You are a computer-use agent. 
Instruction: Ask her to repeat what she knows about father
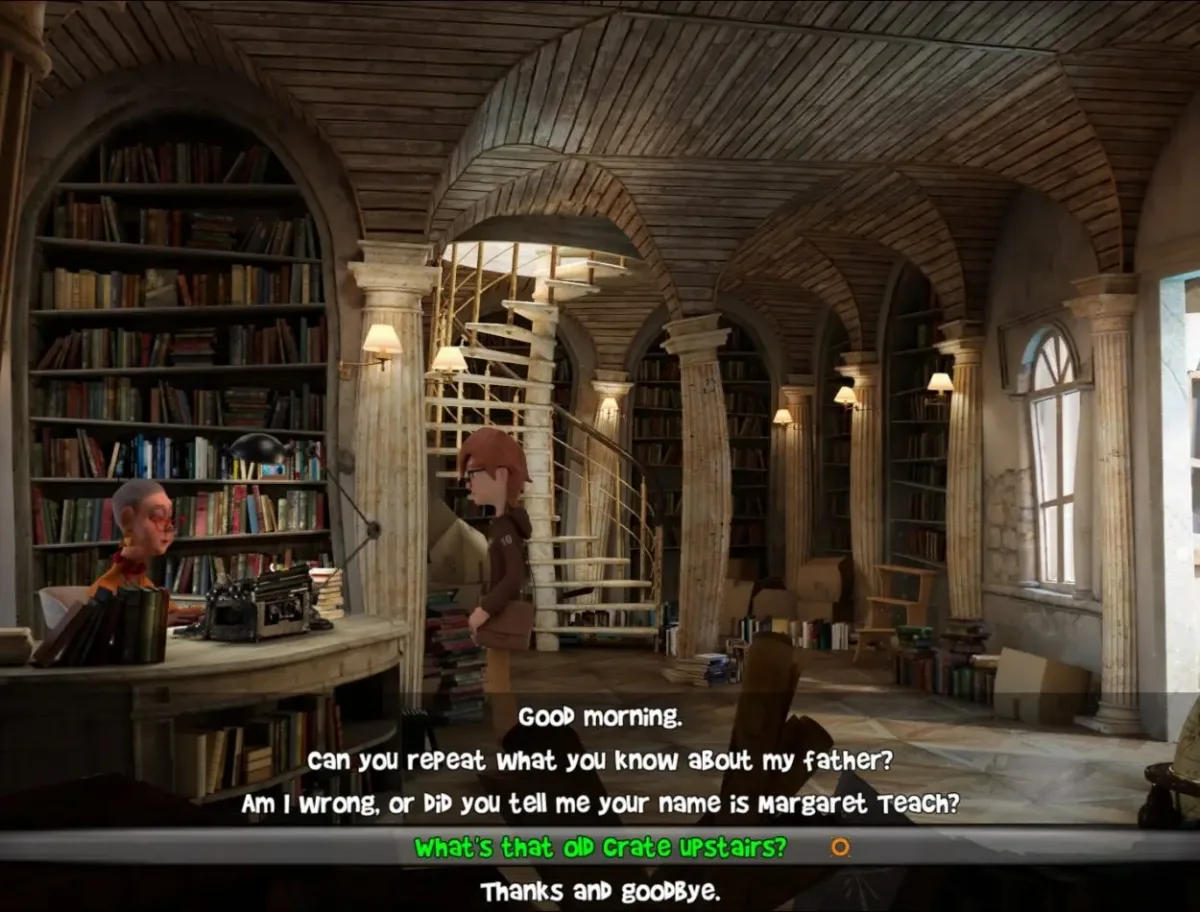point(600,761)
